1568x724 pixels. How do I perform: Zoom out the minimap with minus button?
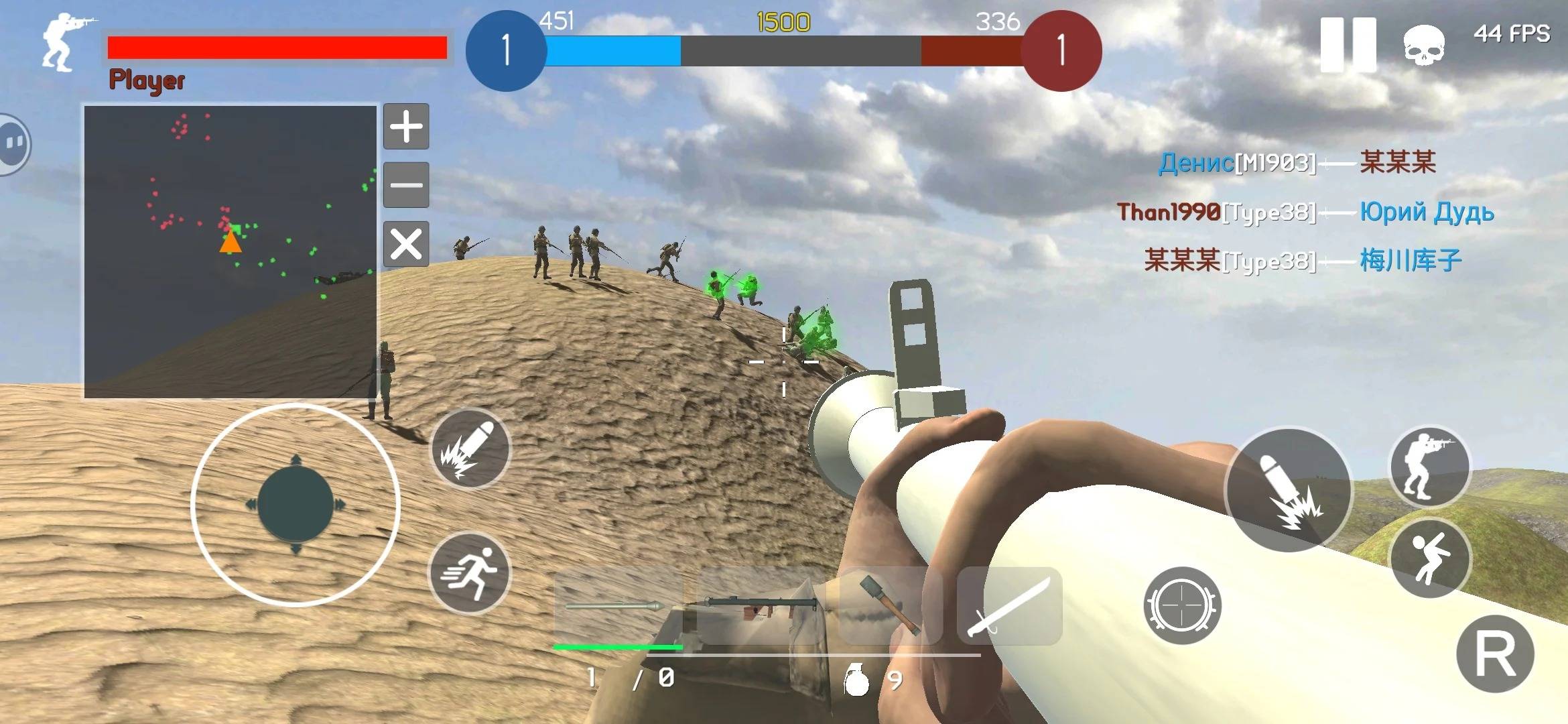(x=406, y=185)
